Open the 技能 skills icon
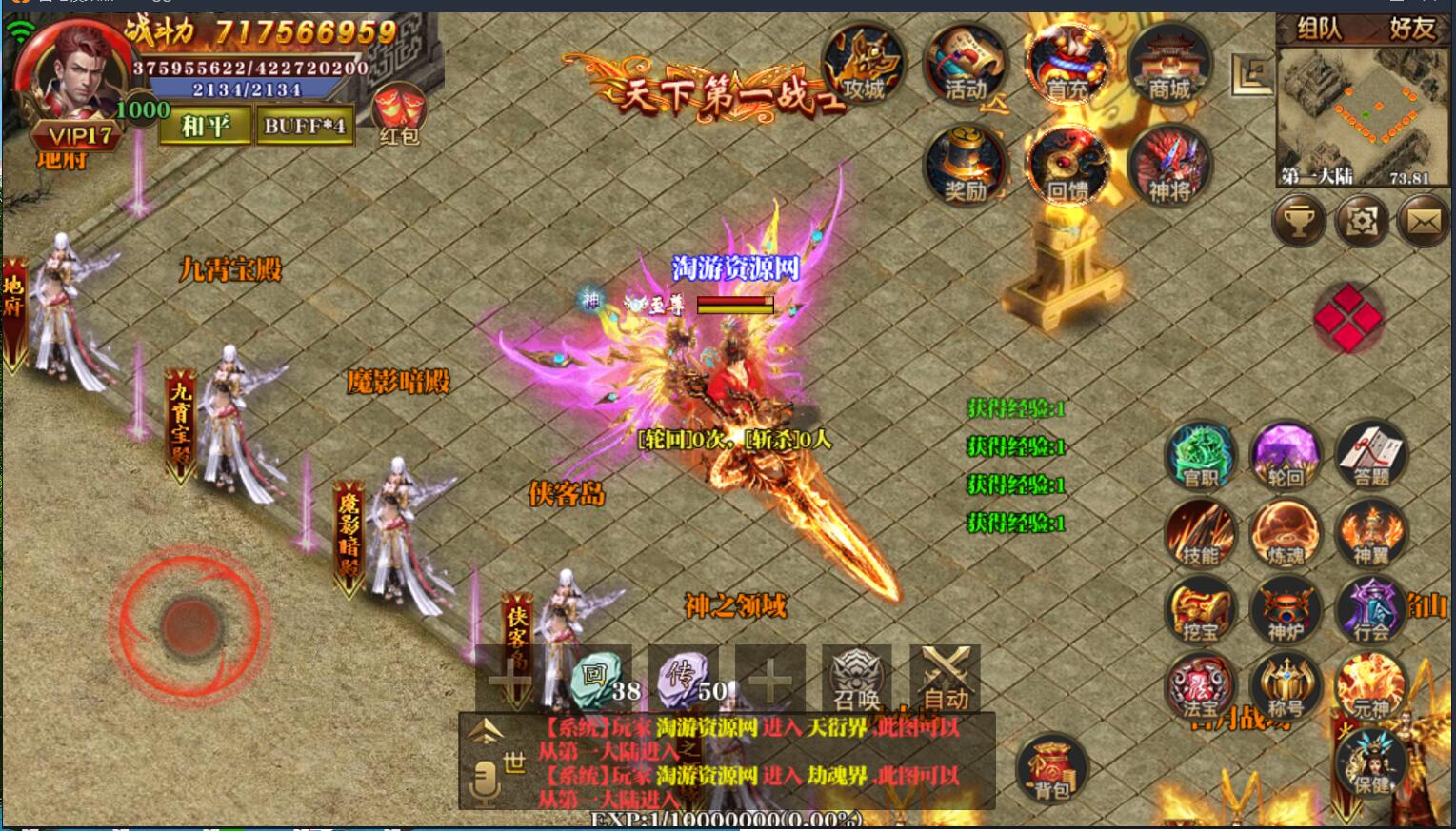The height and width of the screenshot is (831, 1456). coord(1201,534)
